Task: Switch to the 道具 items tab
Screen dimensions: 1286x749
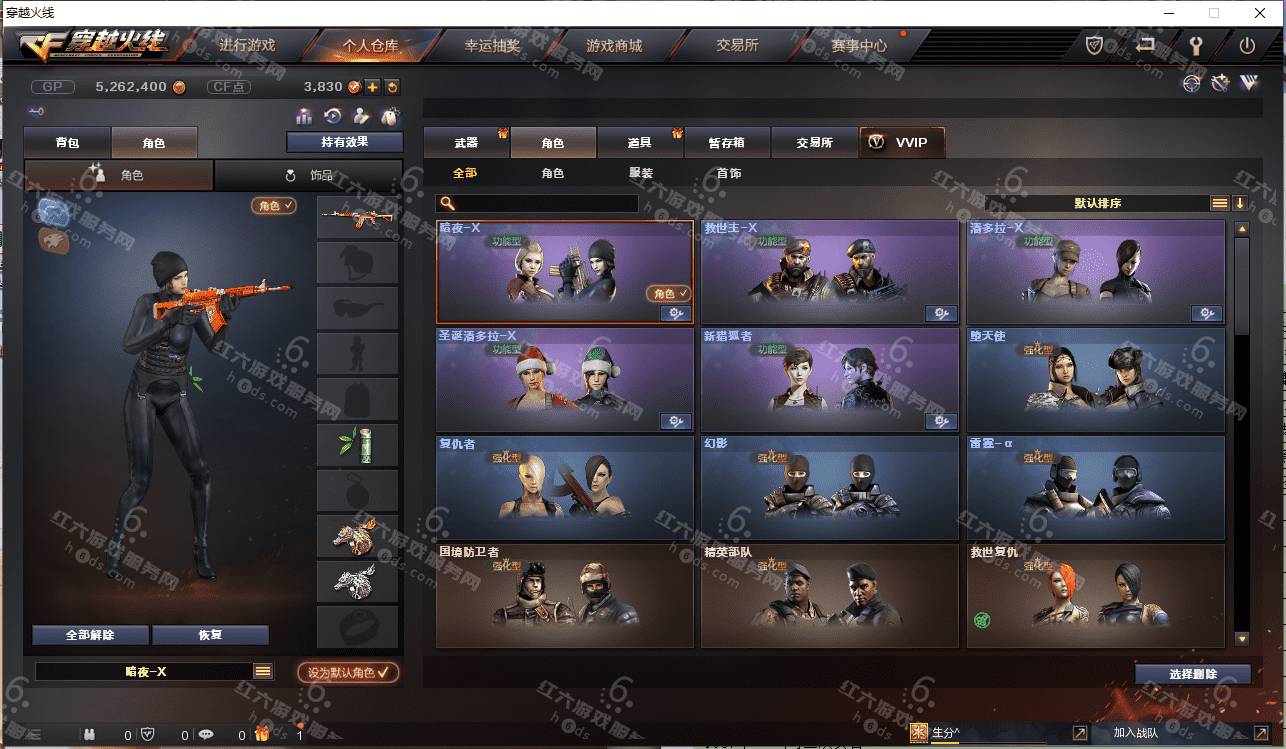Action: coord(640,143)
